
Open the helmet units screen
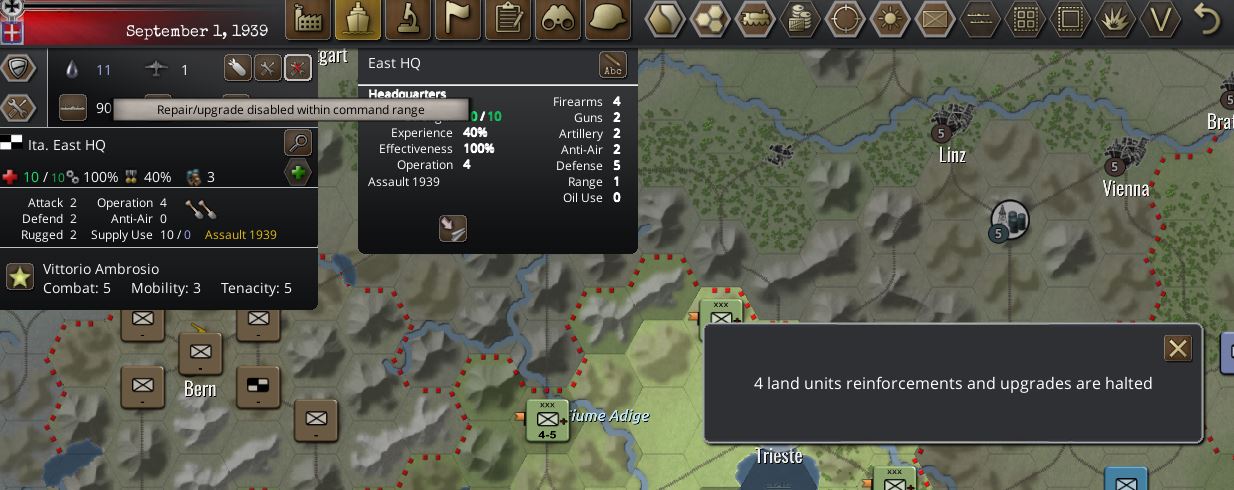608,19
